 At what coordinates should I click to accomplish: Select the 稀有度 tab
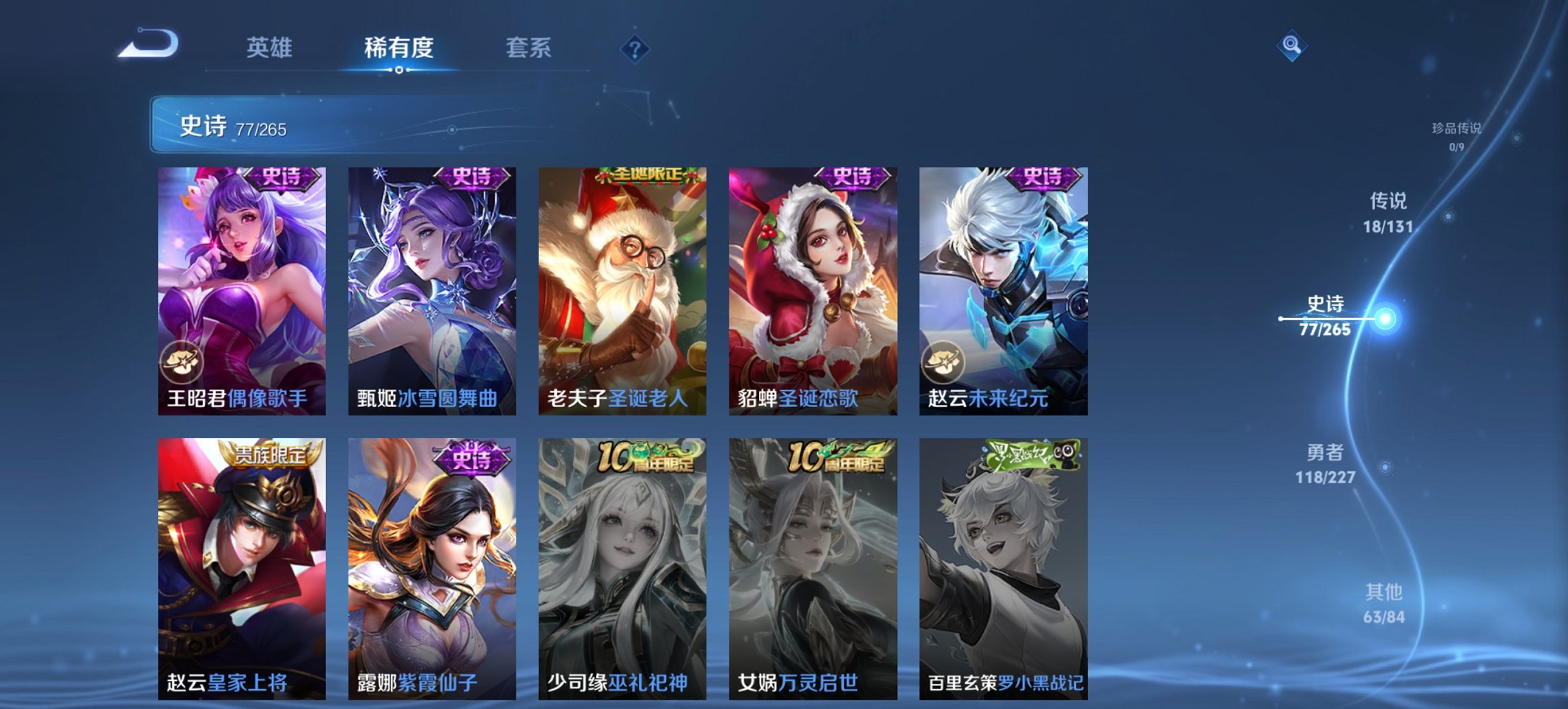click(x=398, y=48)
